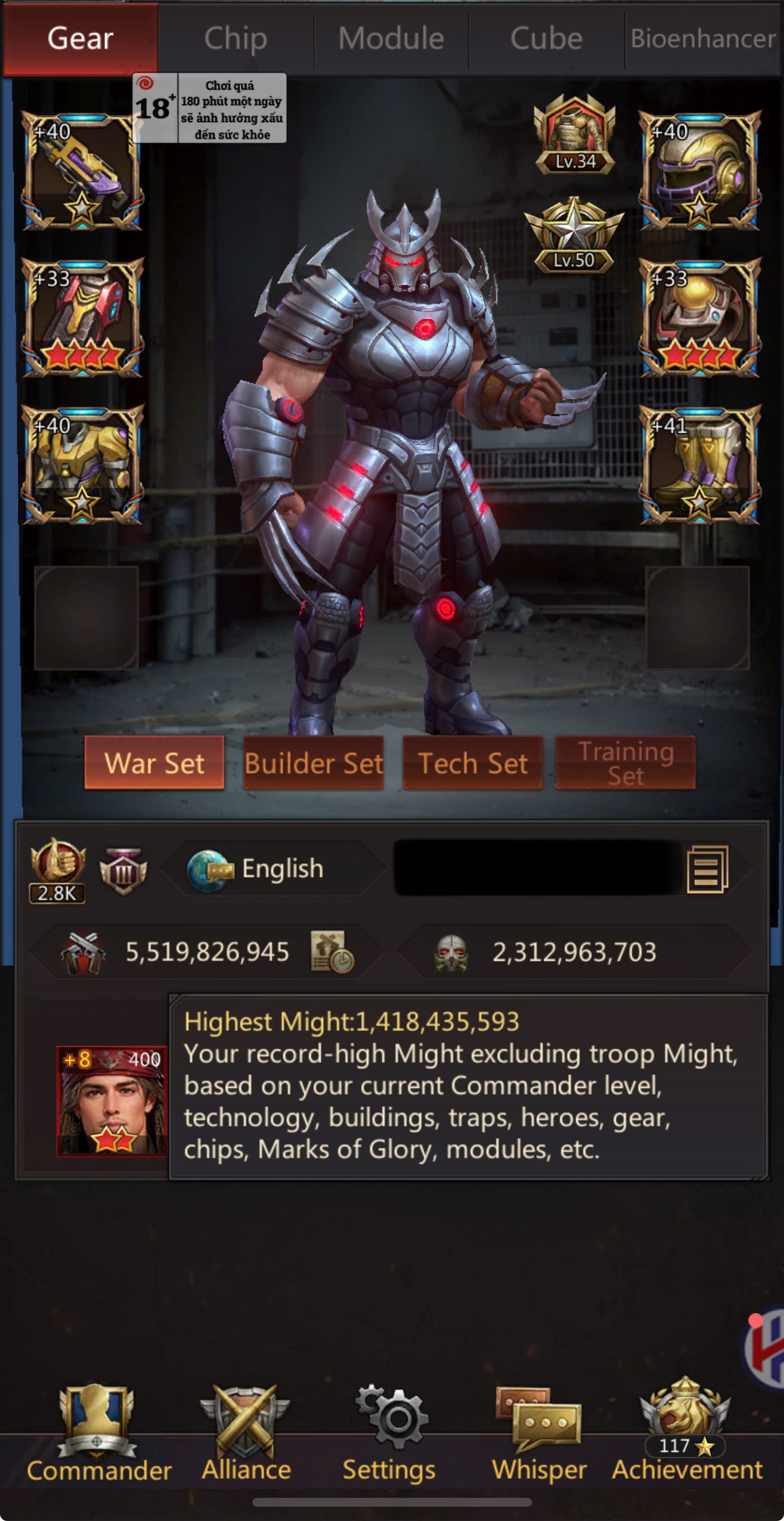Screen dimensions: 784x1521
Task: Switch to the Chip tab
Action: (236, 39)
